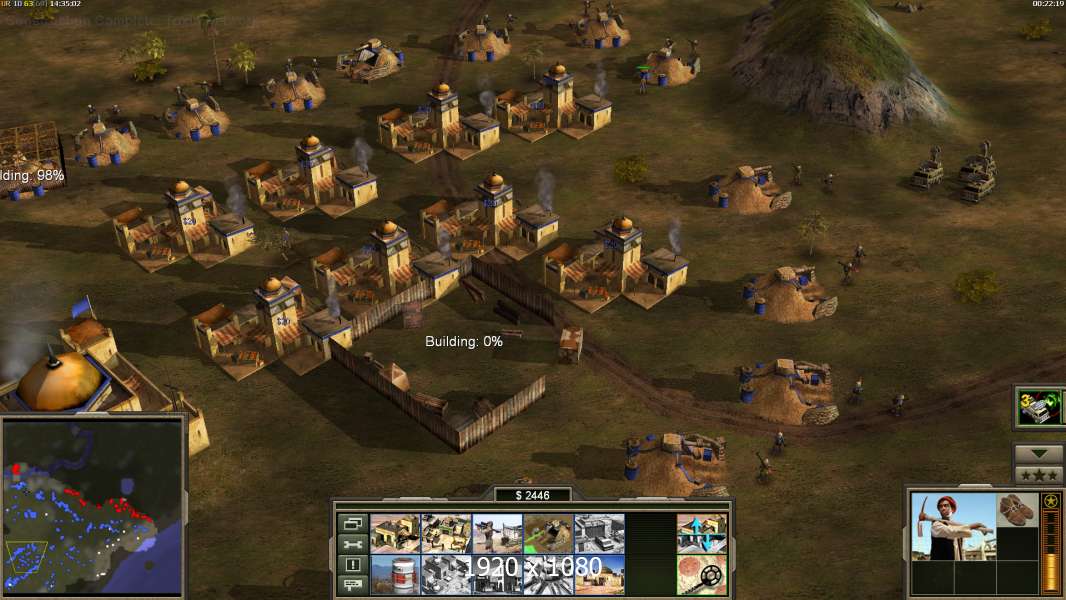1066x600 pixels.
Task: Click the wrench button on command bar
Action: click(x=352, y=544)
